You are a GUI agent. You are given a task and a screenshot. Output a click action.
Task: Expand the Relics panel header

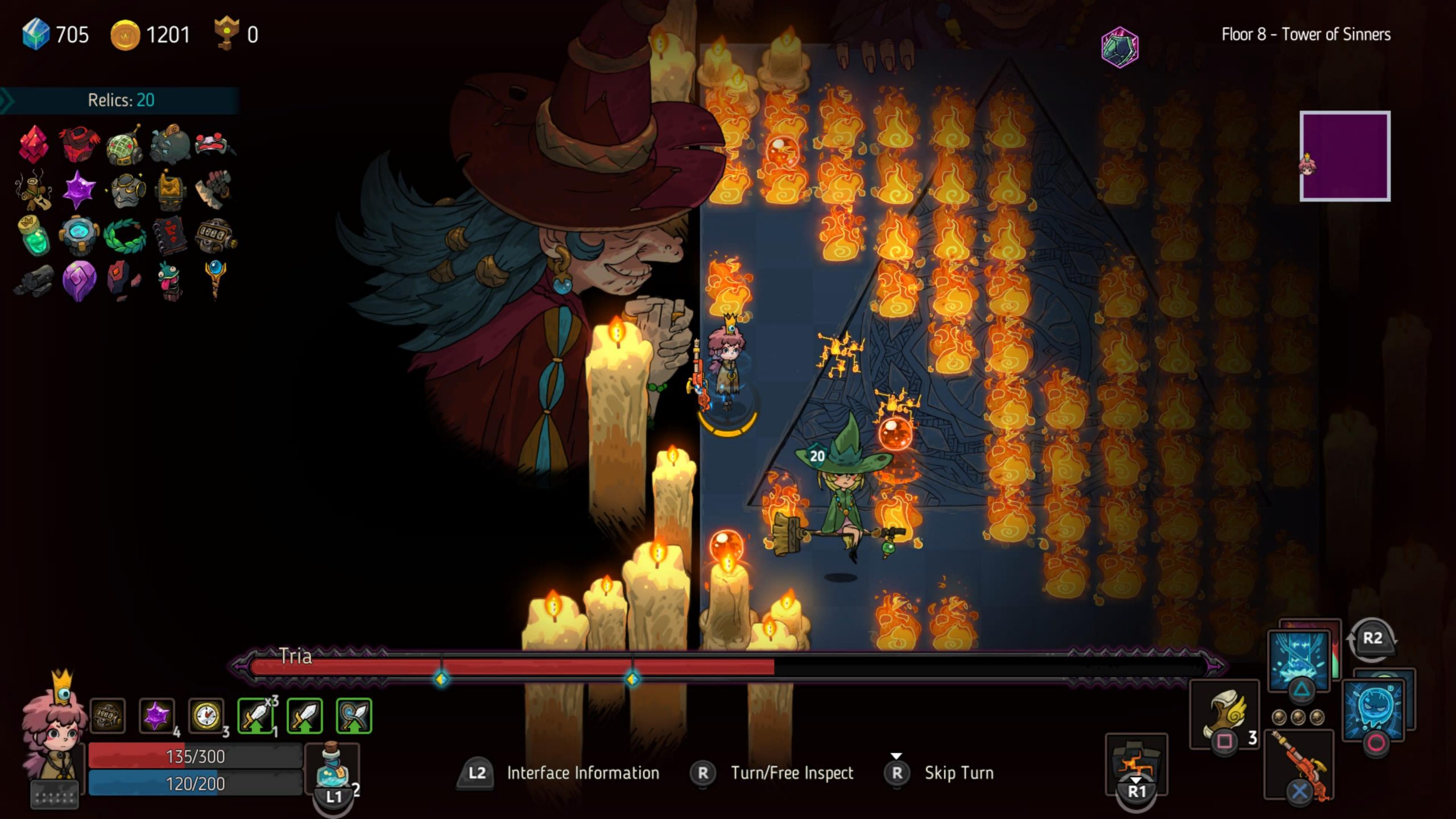pyautogui.click(x=121, y=100)
